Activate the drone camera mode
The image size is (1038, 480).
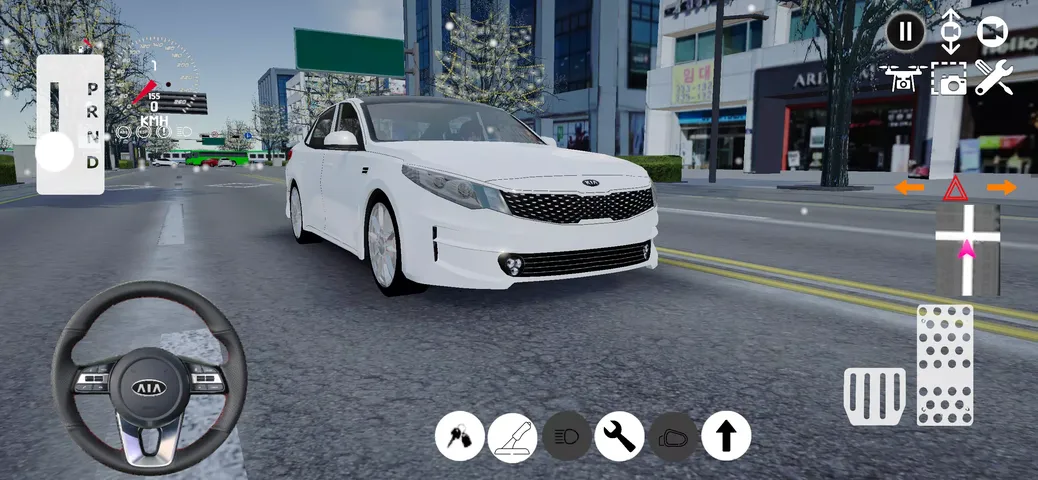point(901,79)
